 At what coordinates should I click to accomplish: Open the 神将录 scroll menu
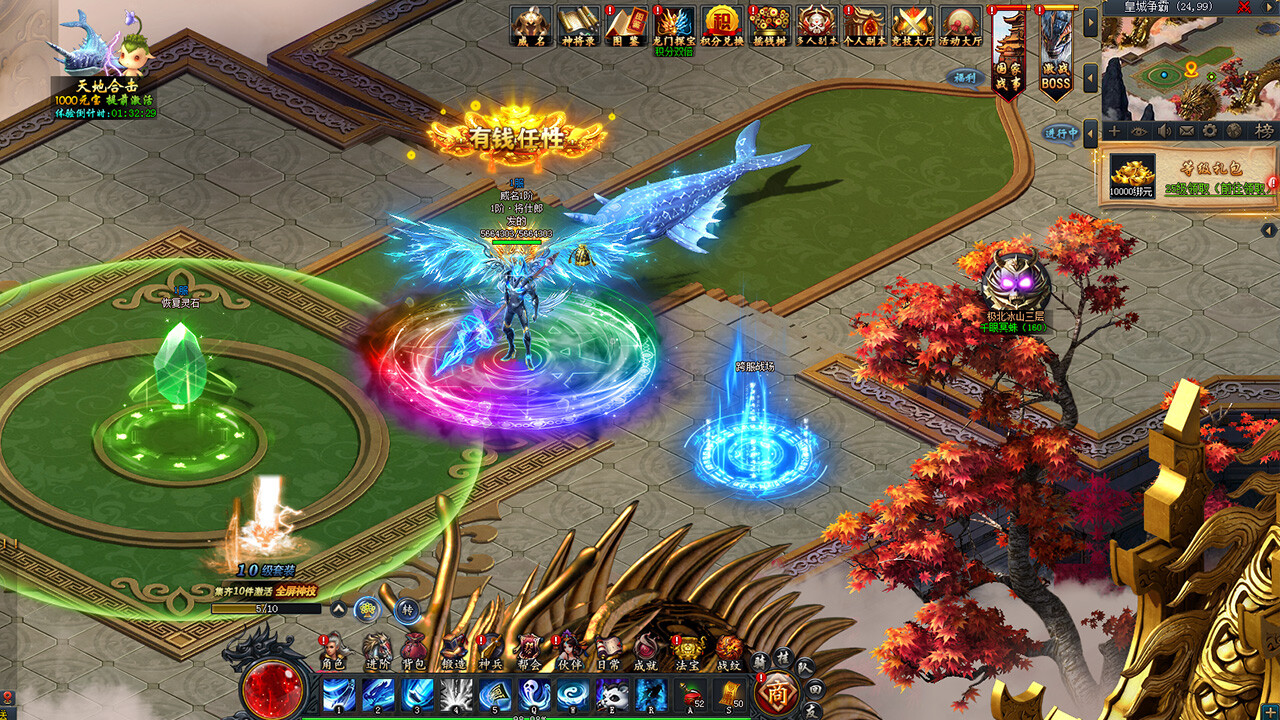click(578, 25)
